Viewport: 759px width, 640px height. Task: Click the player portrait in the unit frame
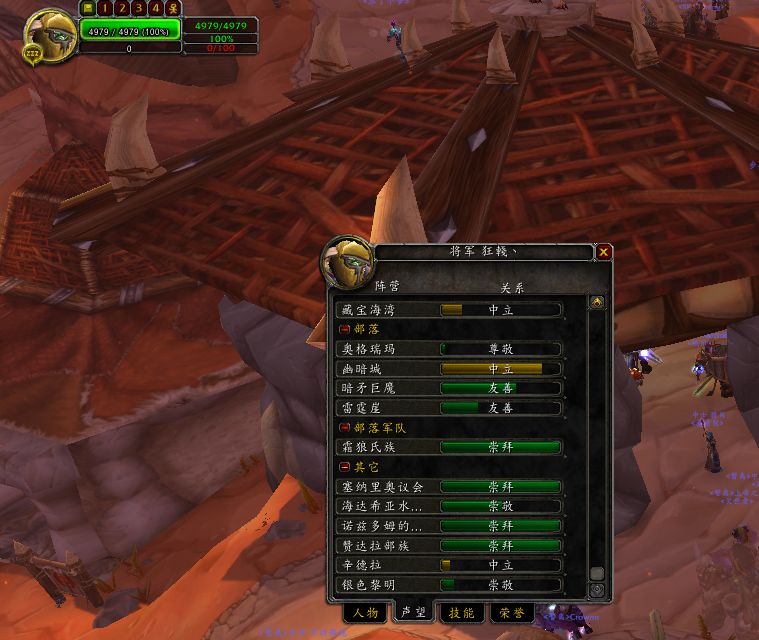coord(47,33)
